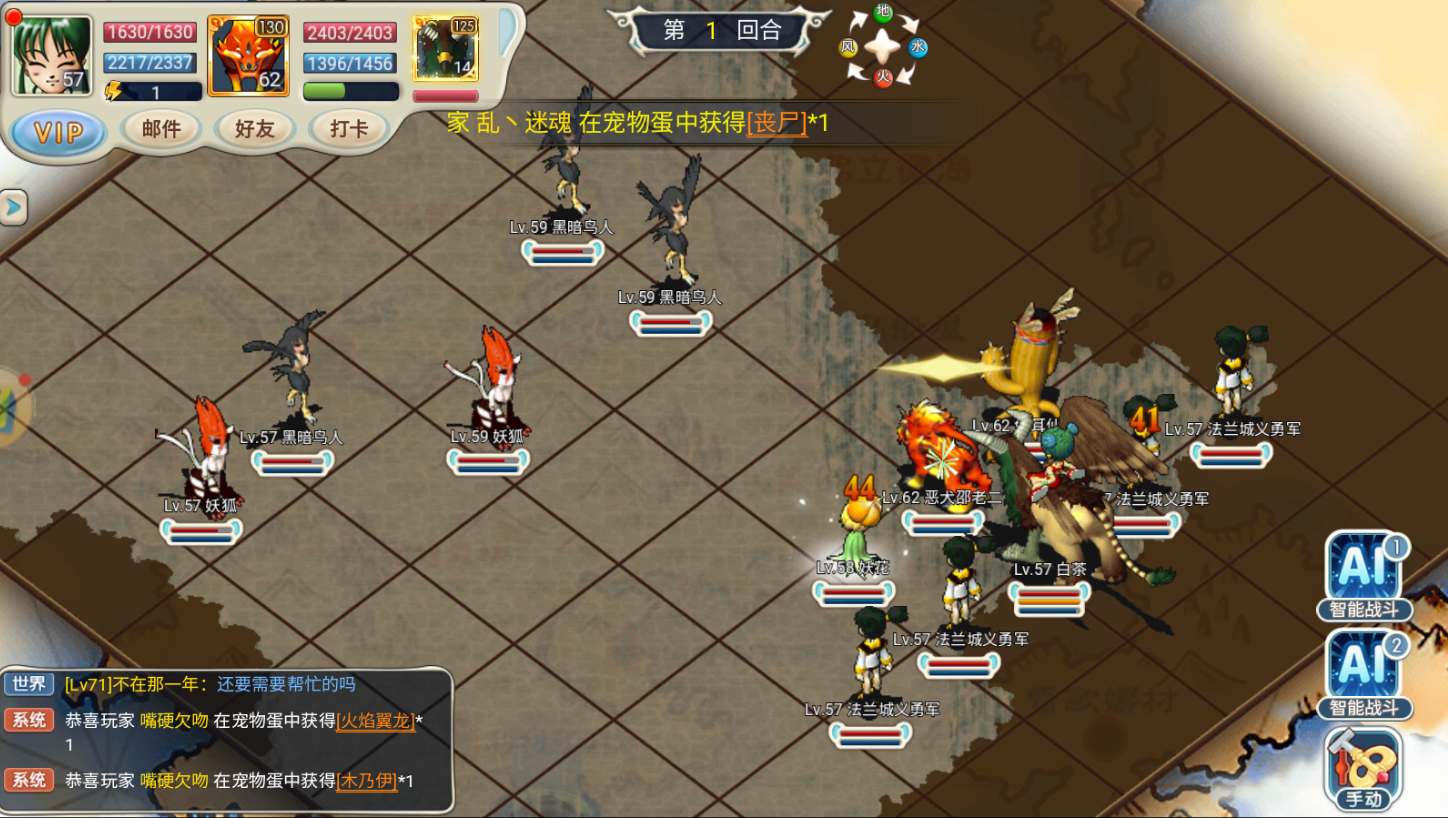Click the 木乃伊 item link in chat
This screenshot has width=1448, height=818.
(x=367, y=781)
